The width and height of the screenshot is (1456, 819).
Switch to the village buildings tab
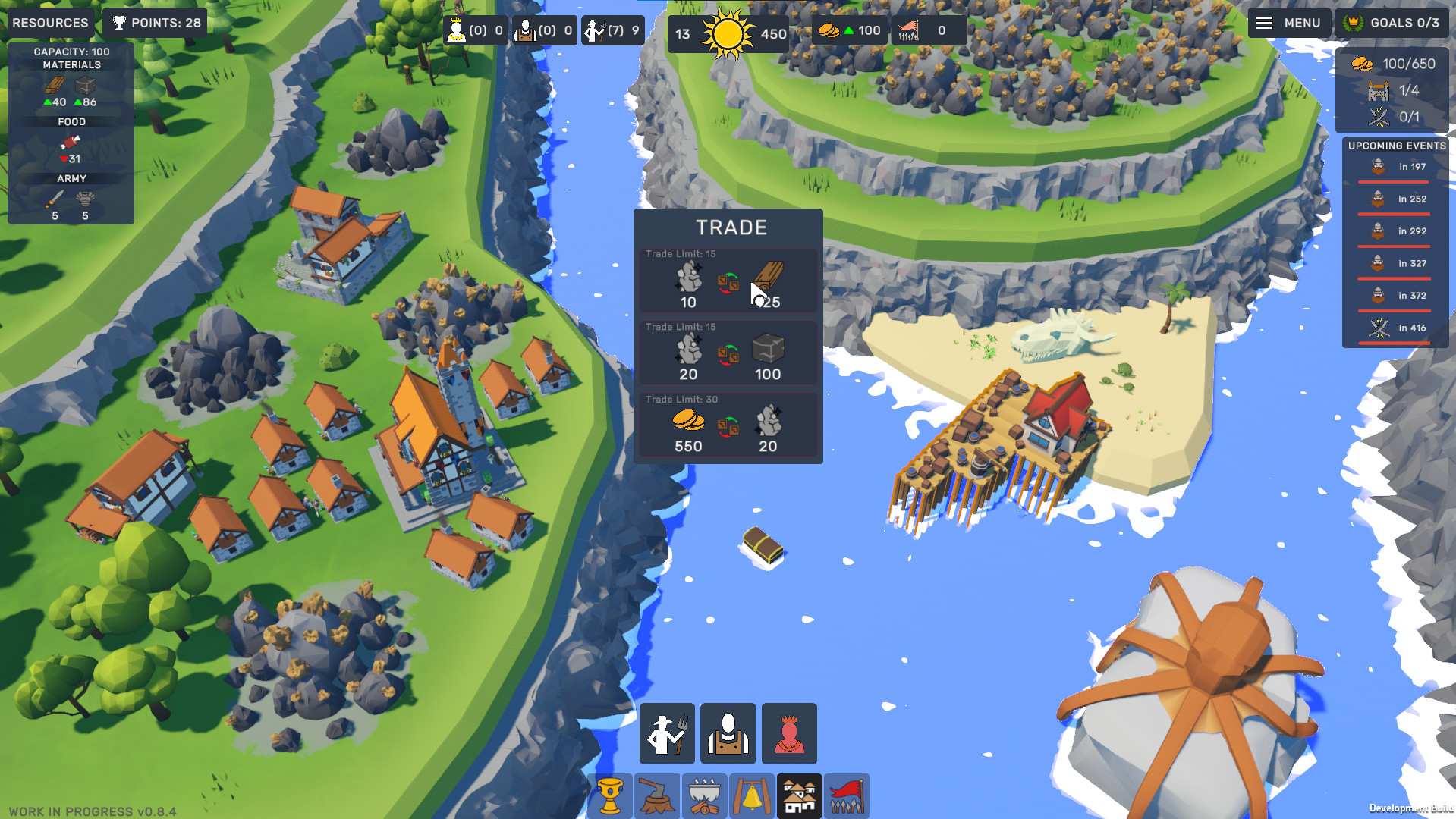[800, 795]
